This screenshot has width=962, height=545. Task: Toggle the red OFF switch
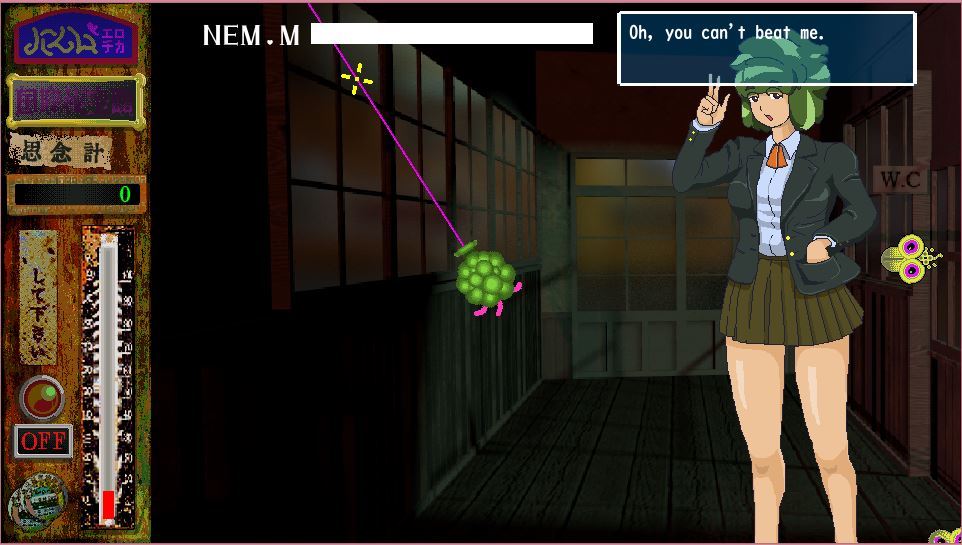(43, 441)
